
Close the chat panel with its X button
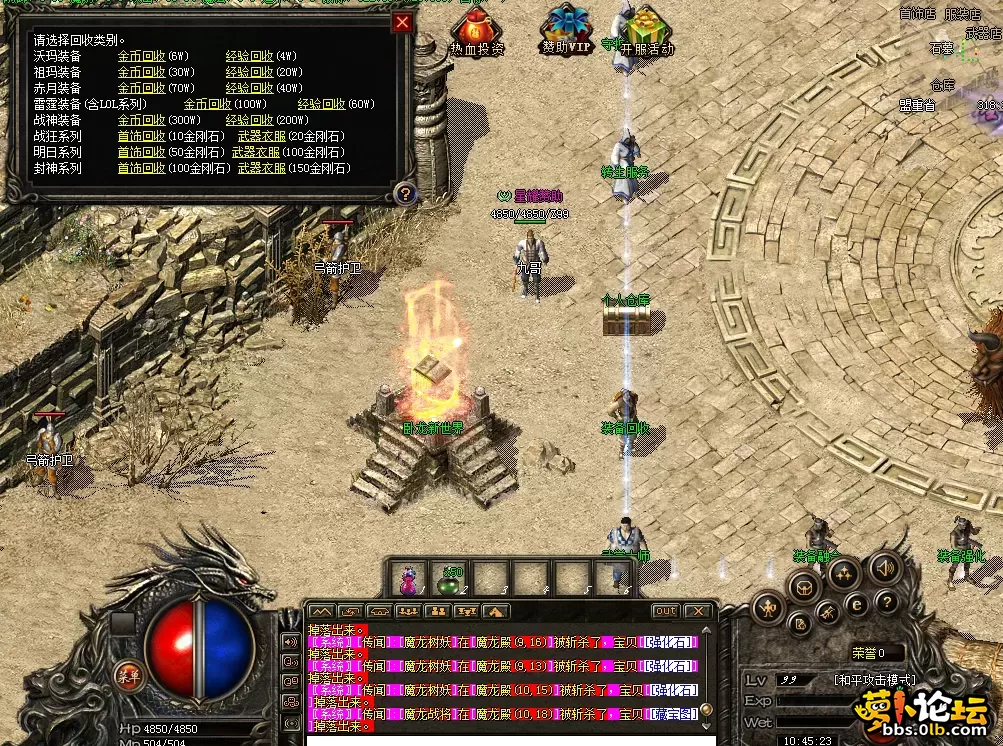pyautogui.click(x=697, y=610)
